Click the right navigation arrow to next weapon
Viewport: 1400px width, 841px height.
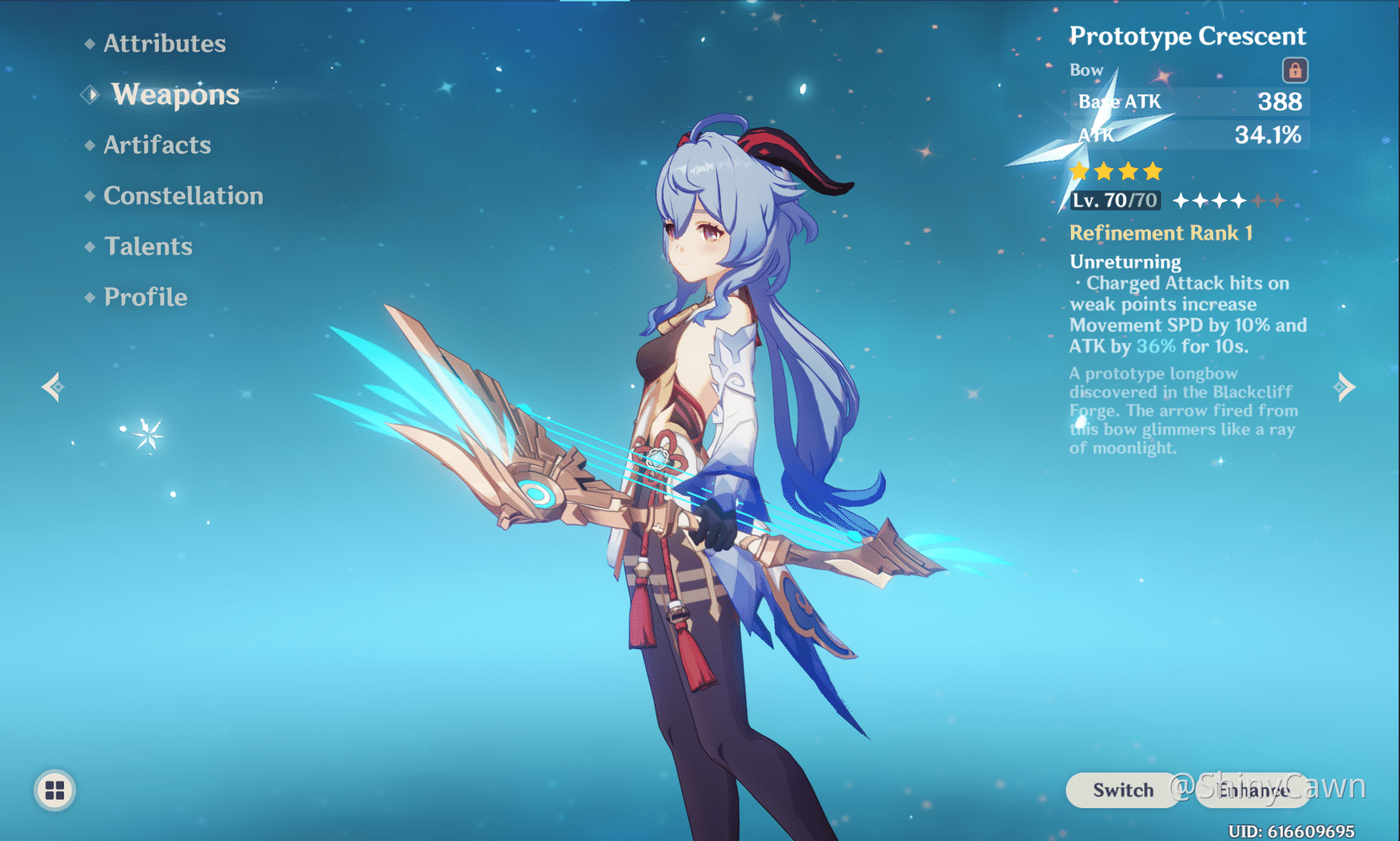[1346, 386]
